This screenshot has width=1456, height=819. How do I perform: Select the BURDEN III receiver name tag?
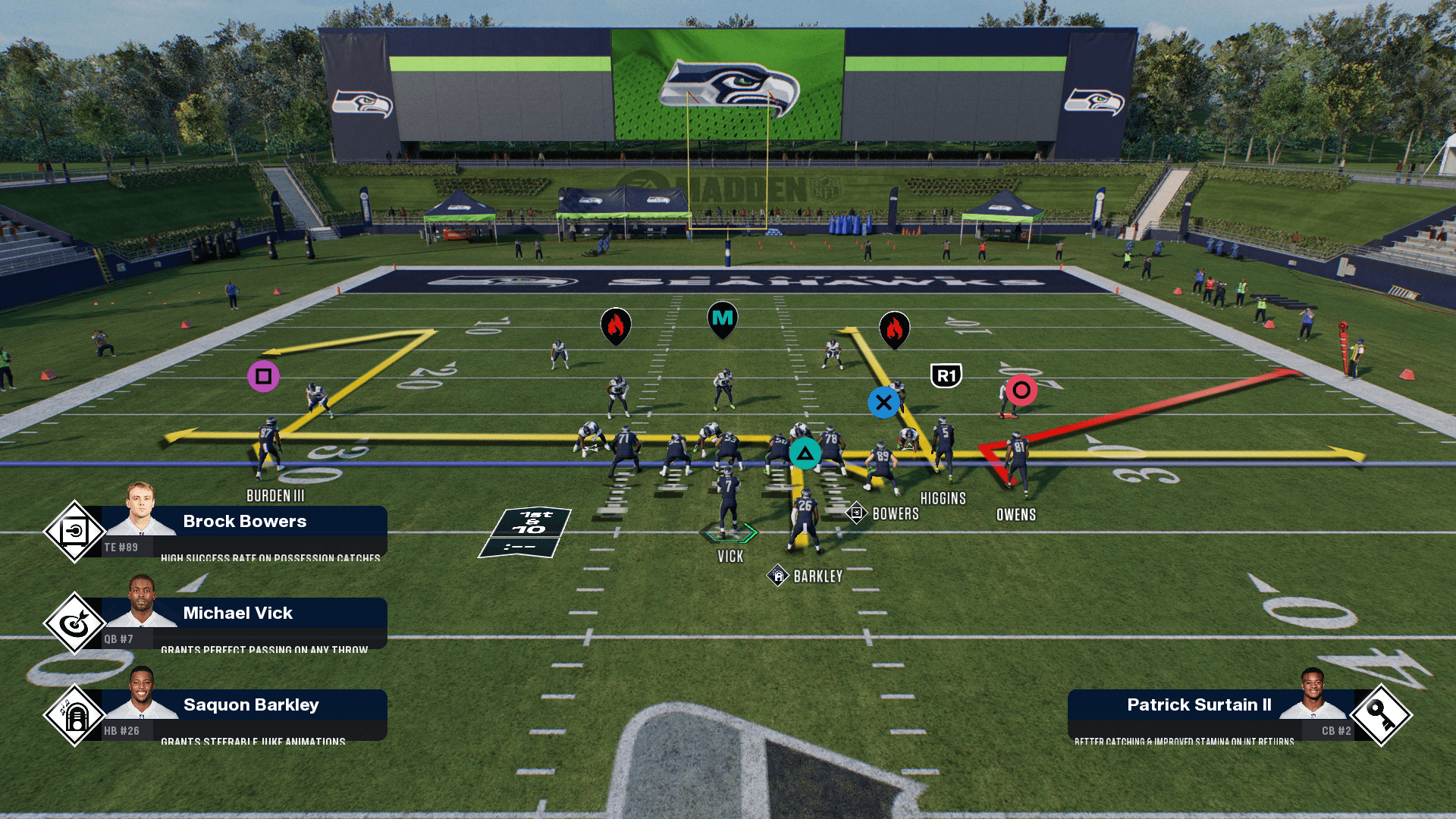275,496
